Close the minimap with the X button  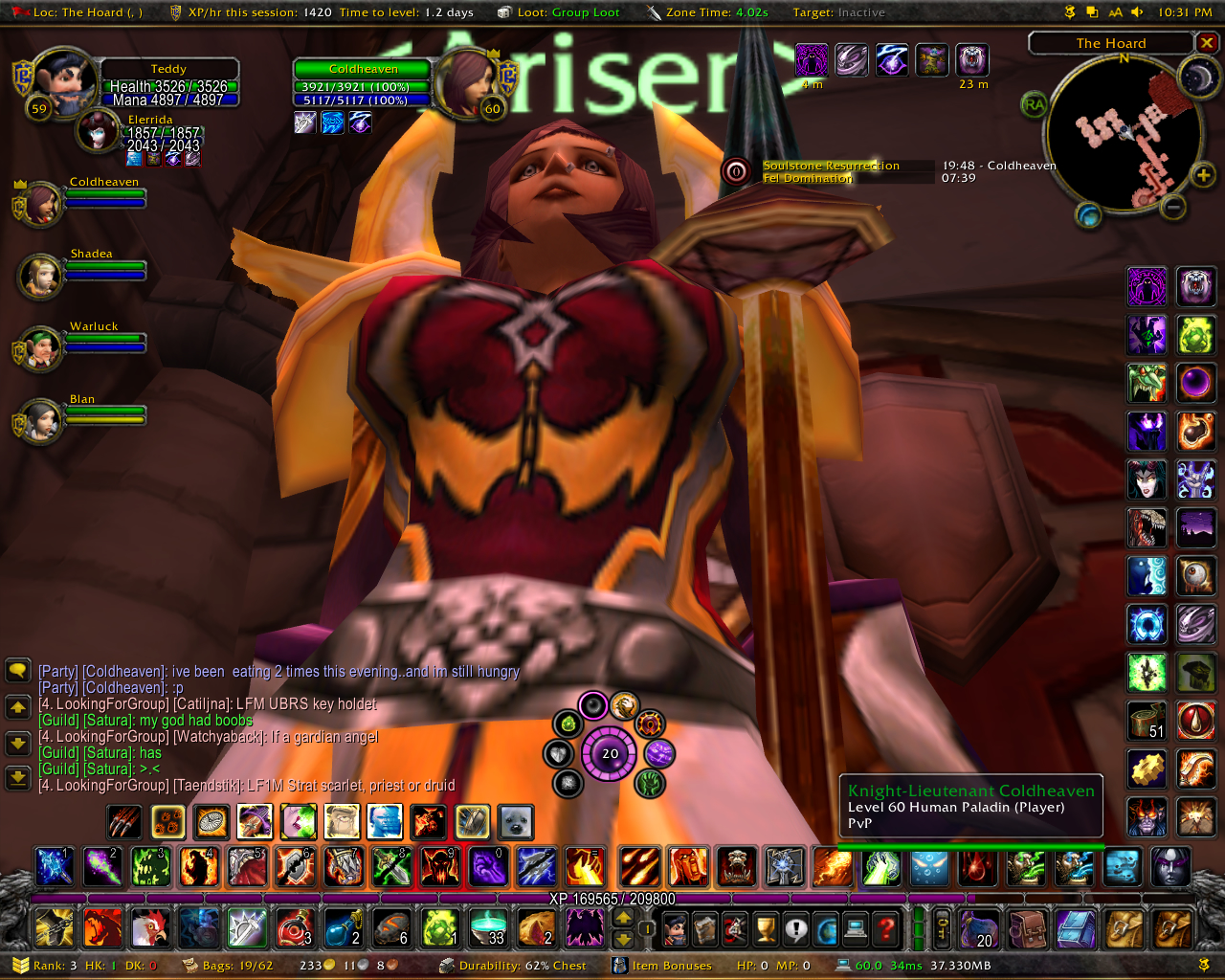(x=1207, y=43)
